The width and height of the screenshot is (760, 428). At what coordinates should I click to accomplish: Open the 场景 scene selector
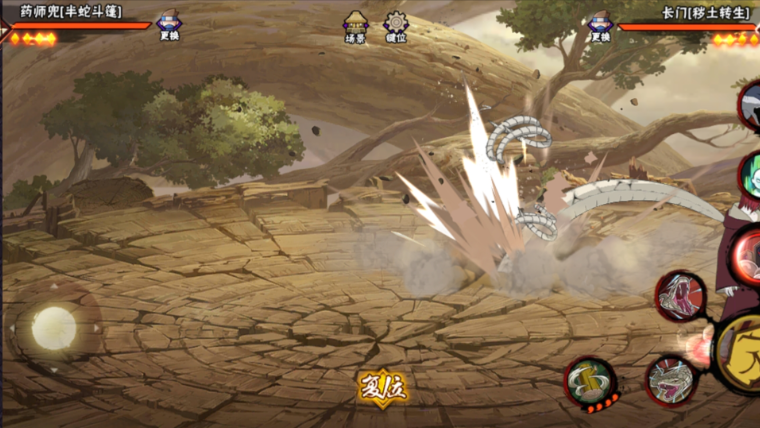coord(356,25)
